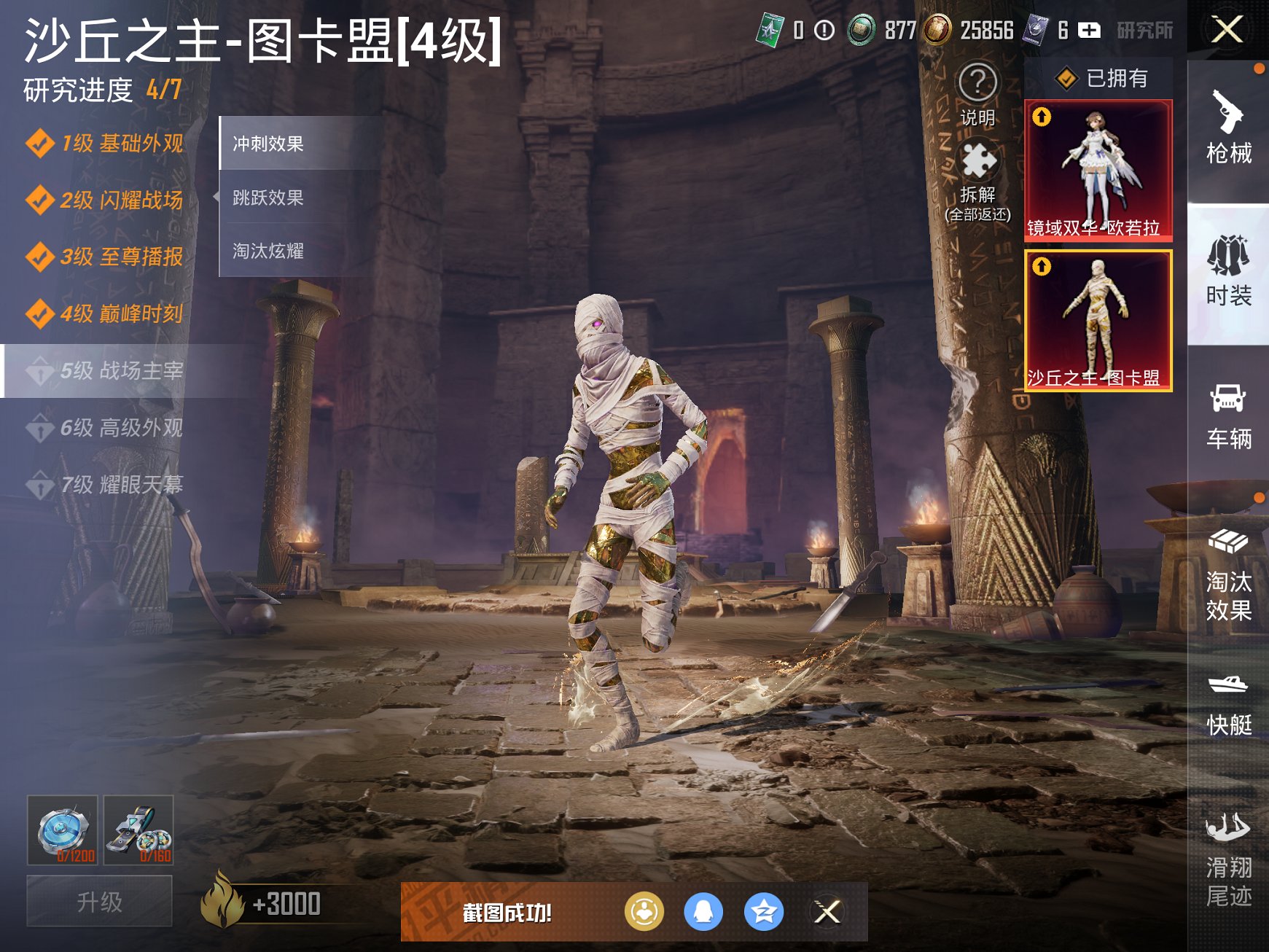Open the 淘汰炫耀 option

coord(270,251)
